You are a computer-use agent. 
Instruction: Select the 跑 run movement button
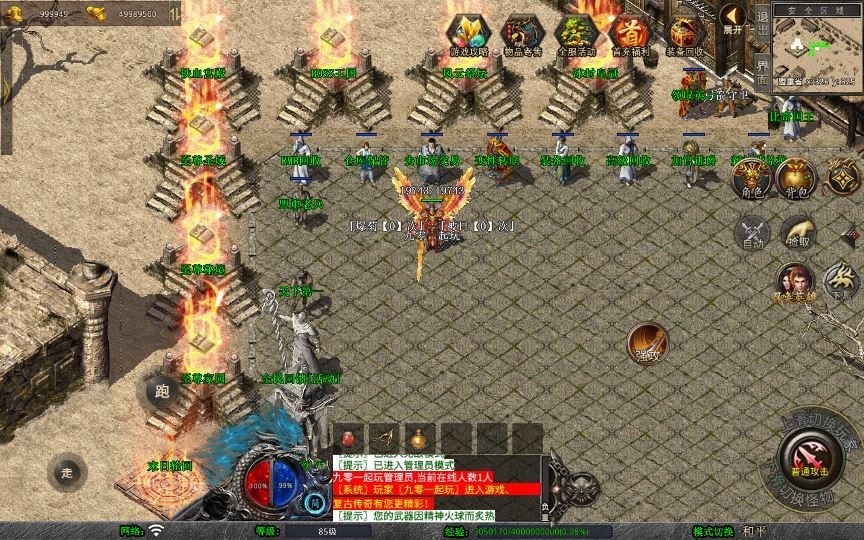pyautogui.click(x=162, y=392)
